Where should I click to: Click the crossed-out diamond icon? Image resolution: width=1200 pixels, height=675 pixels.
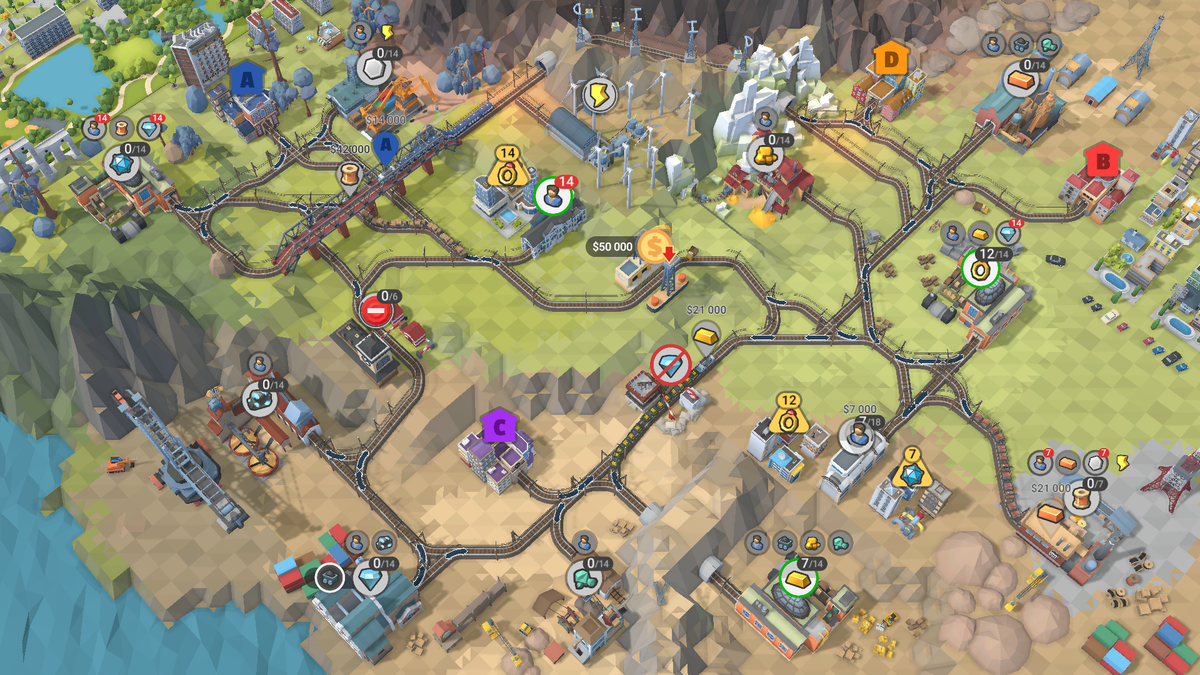point(670,366)
